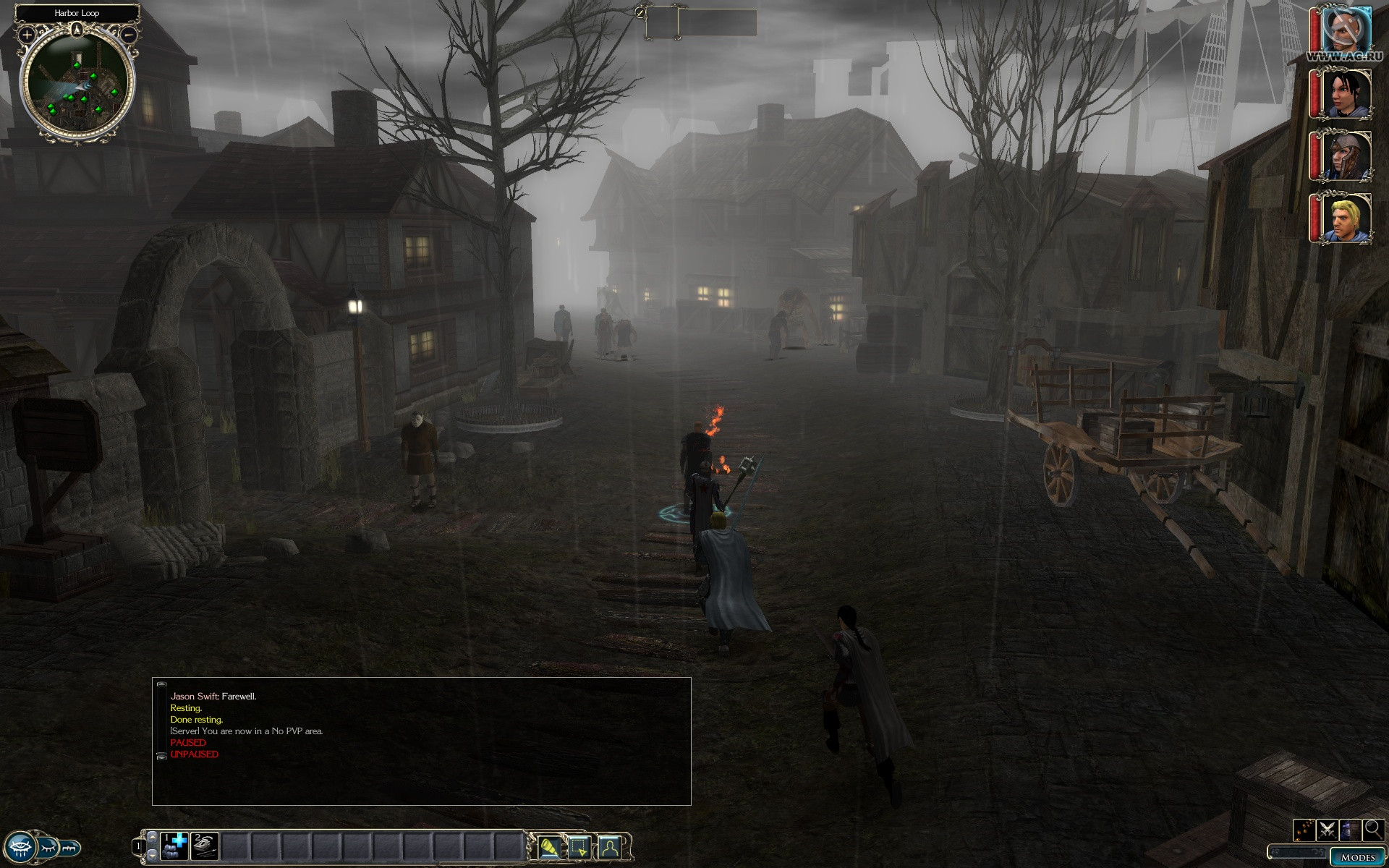Screen dimensions: 1389x868
Task: Open the character silhouette button
Action: [x=610, y=846]
